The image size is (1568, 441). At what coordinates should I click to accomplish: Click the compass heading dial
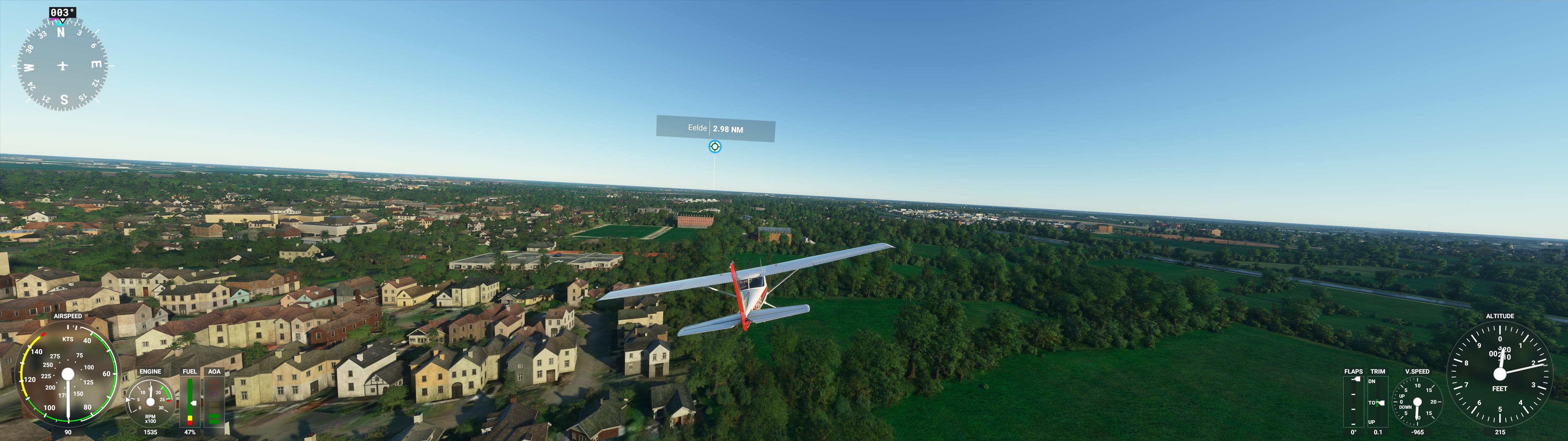coord(63,65)
